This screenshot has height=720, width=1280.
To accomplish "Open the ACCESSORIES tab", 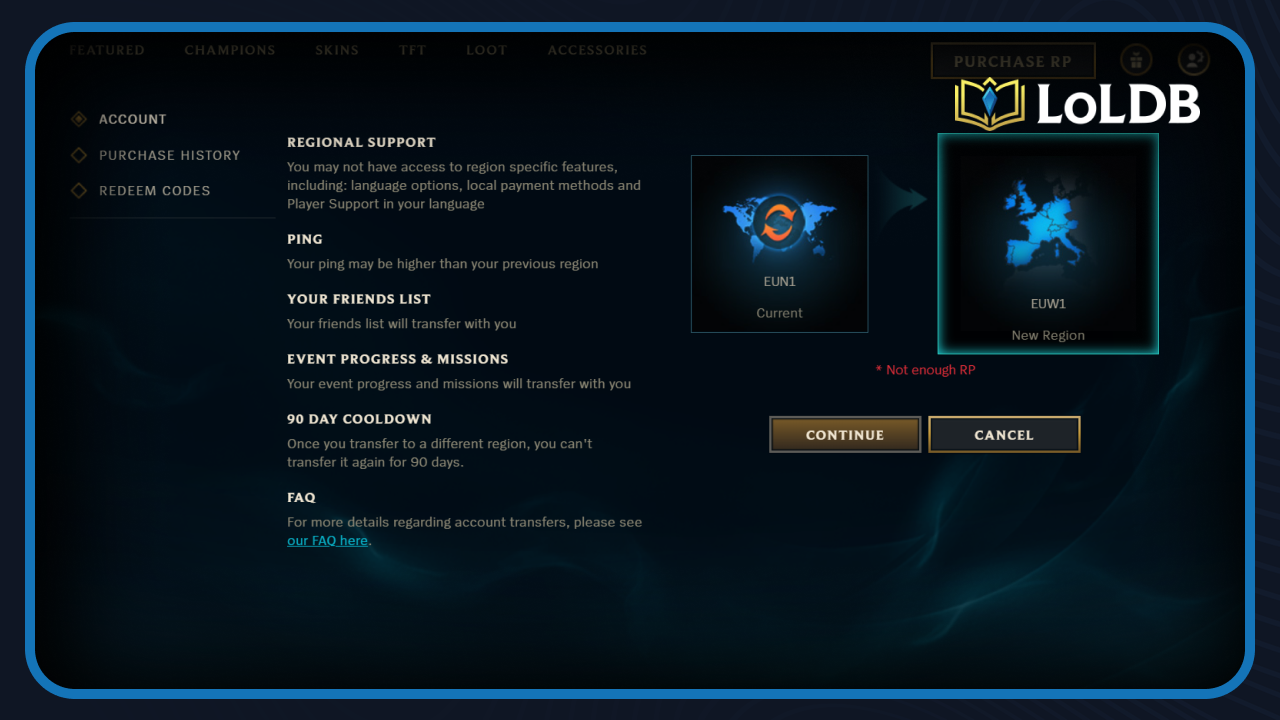I will click(x=597, y=50).
